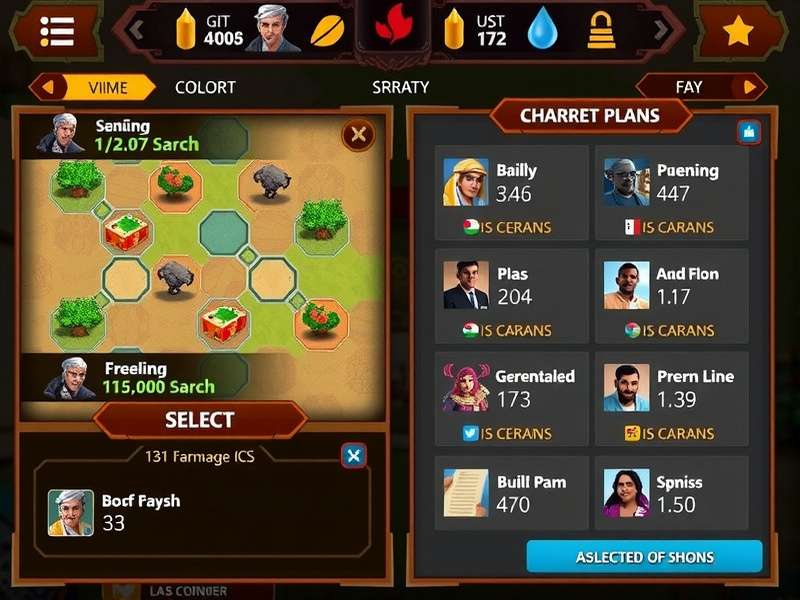Select the SRRATY tab
800x600 pixels.
pos(400,87)
